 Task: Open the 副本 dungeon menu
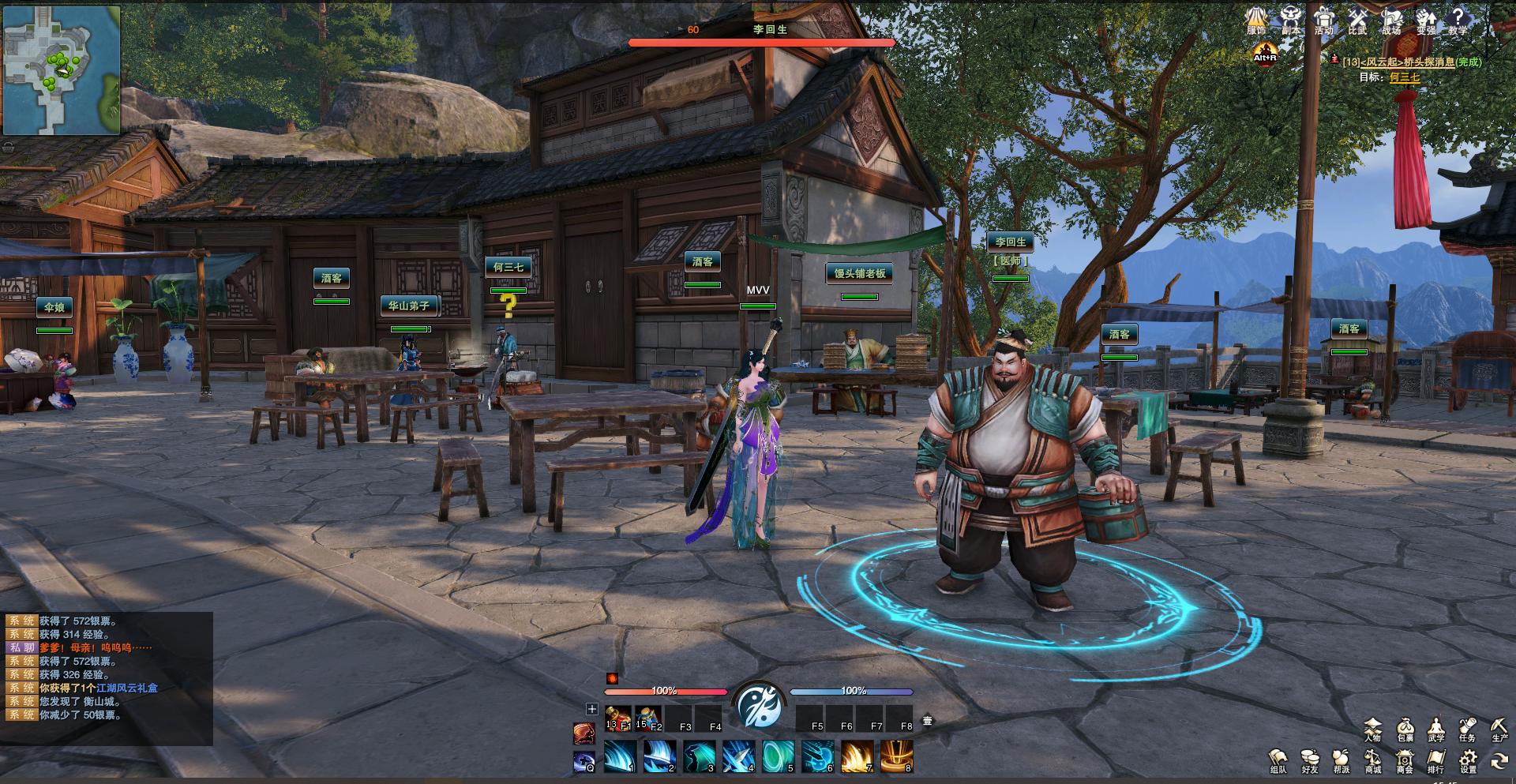(x=1291, y=19)
